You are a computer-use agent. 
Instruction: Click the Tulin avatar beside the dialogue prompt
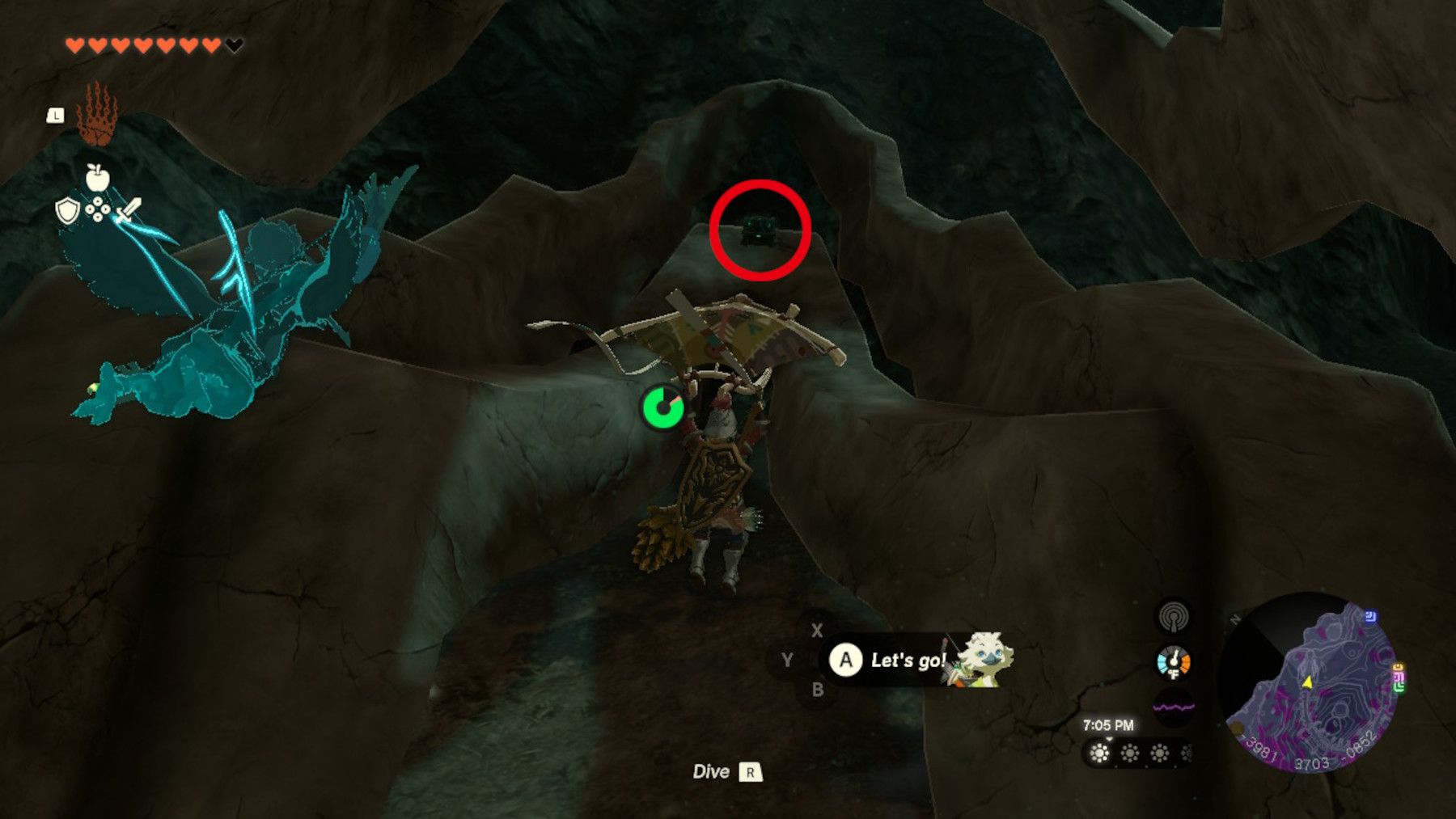click(x=985, y=659)
